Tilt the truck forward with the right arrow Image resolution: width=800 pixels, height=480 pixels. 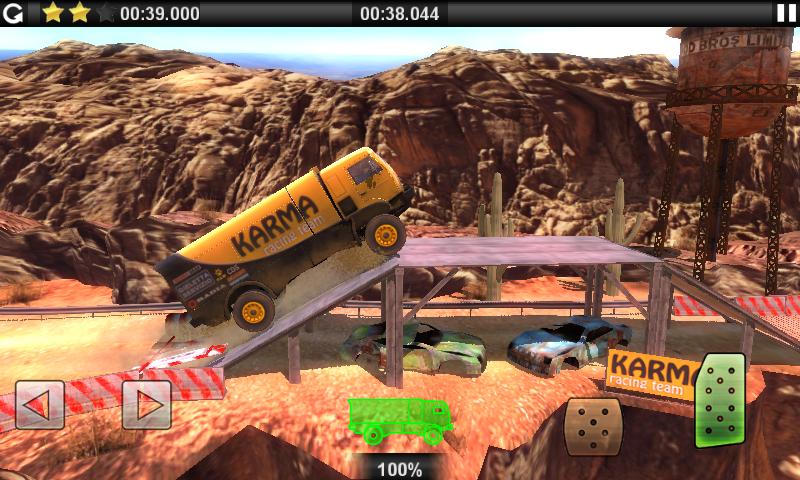point(146,405)
